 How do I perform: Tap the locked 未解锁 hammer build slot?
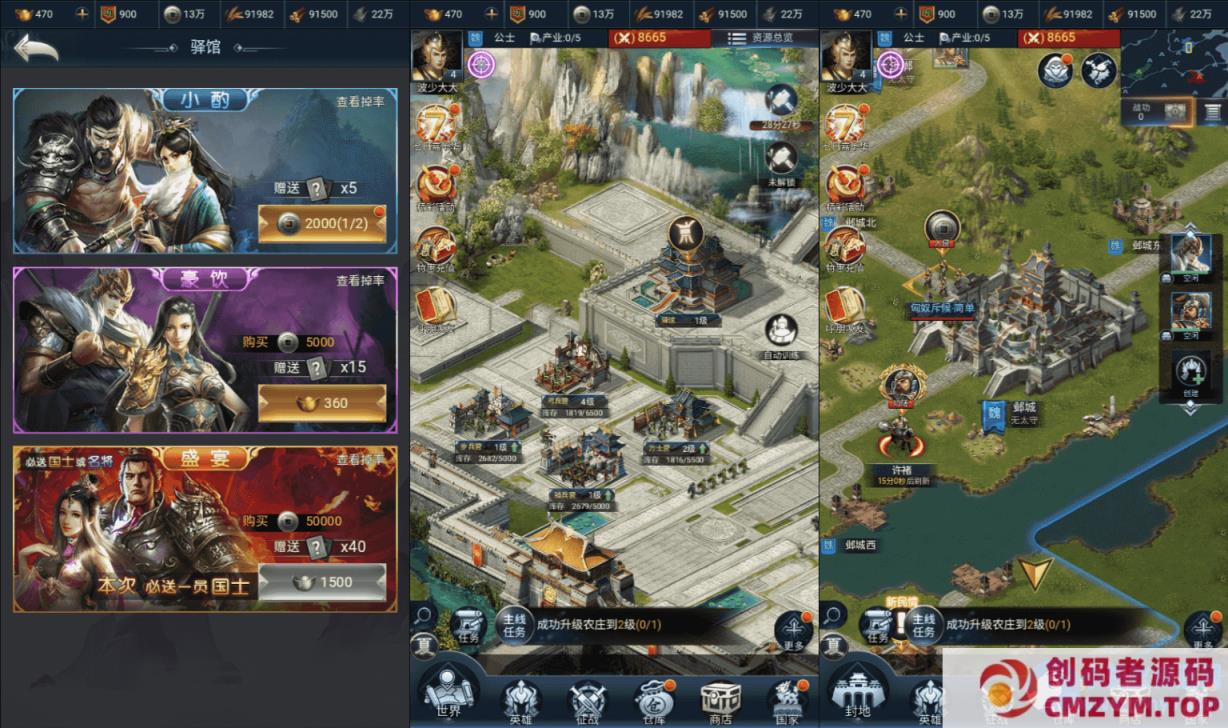tap(781, 160)
